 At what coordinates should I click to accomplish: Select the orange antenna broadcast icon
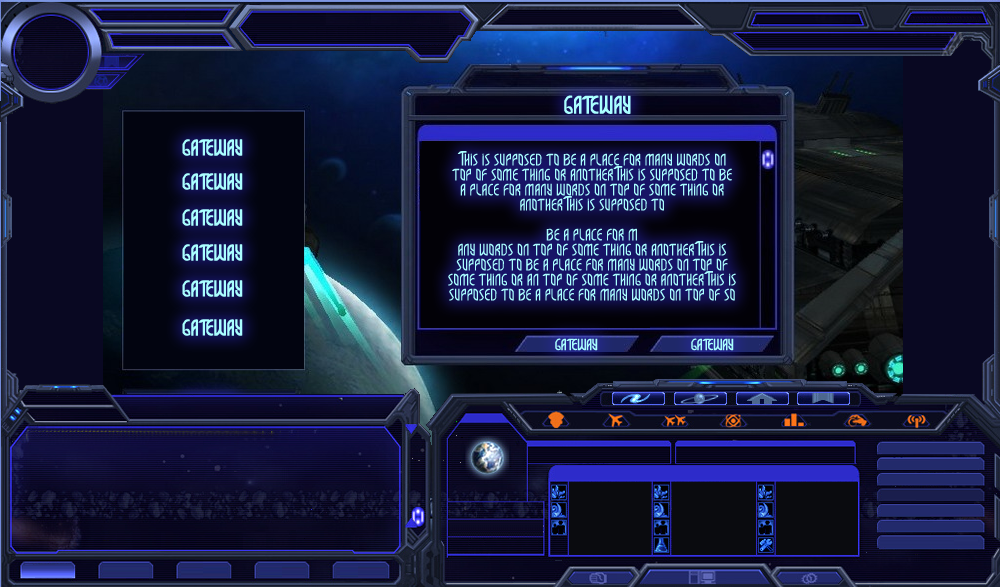[914, 421]
